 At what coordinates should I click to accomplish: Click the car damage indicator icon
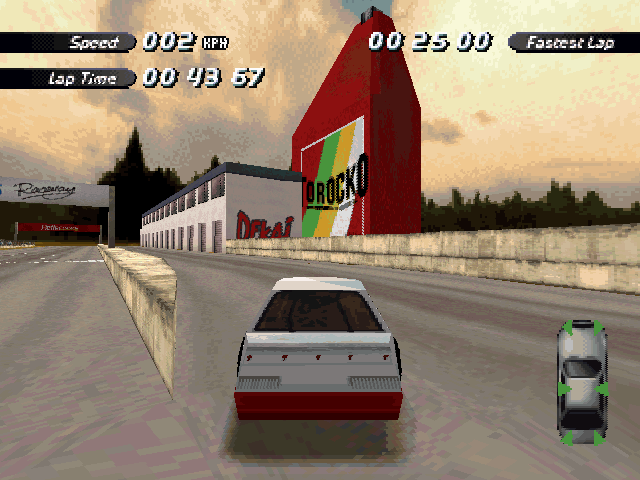point(581,381)
